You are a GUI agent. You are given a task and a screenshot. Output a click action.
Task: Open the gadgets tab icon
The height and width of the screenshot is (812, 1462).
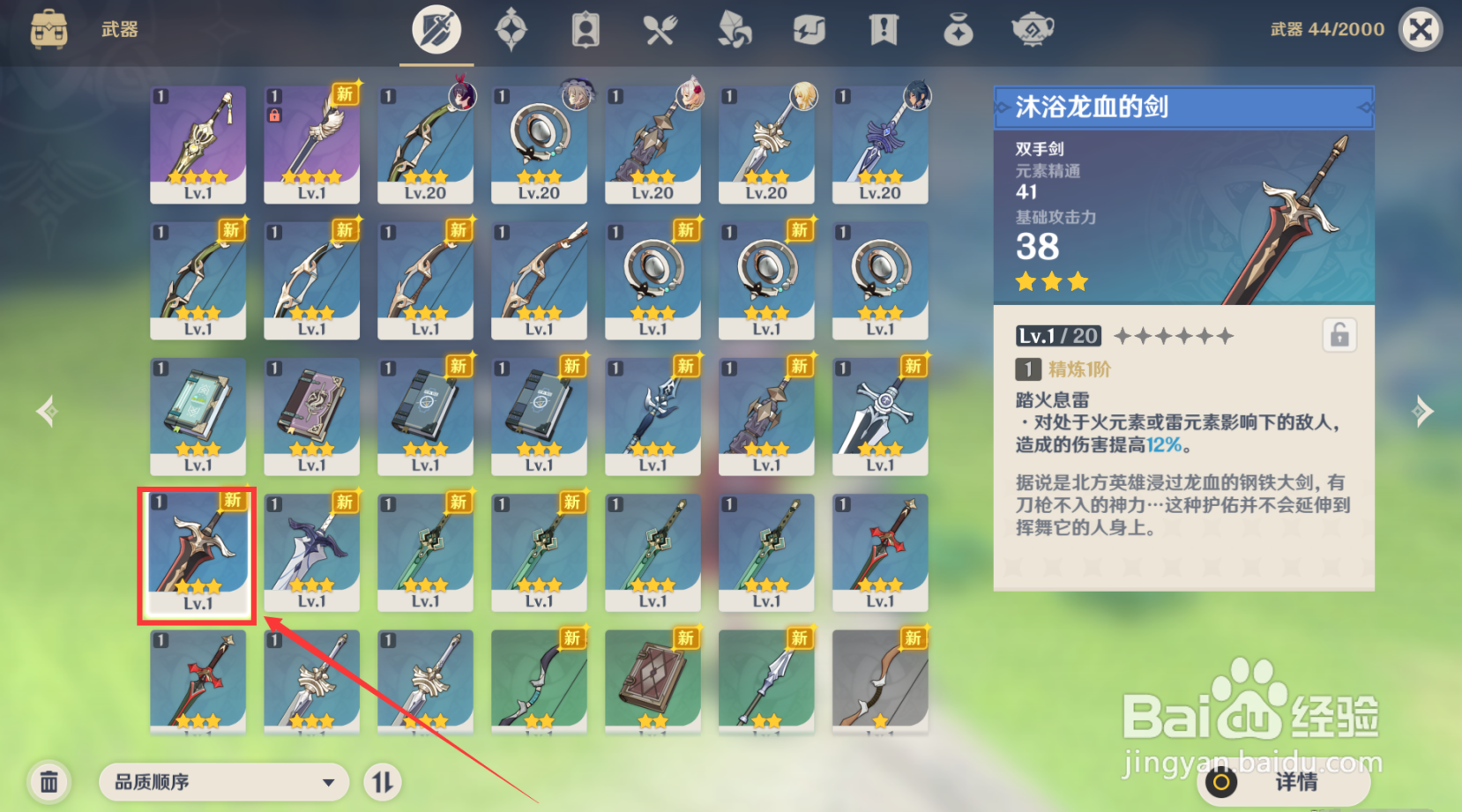(x=809, y=28)
